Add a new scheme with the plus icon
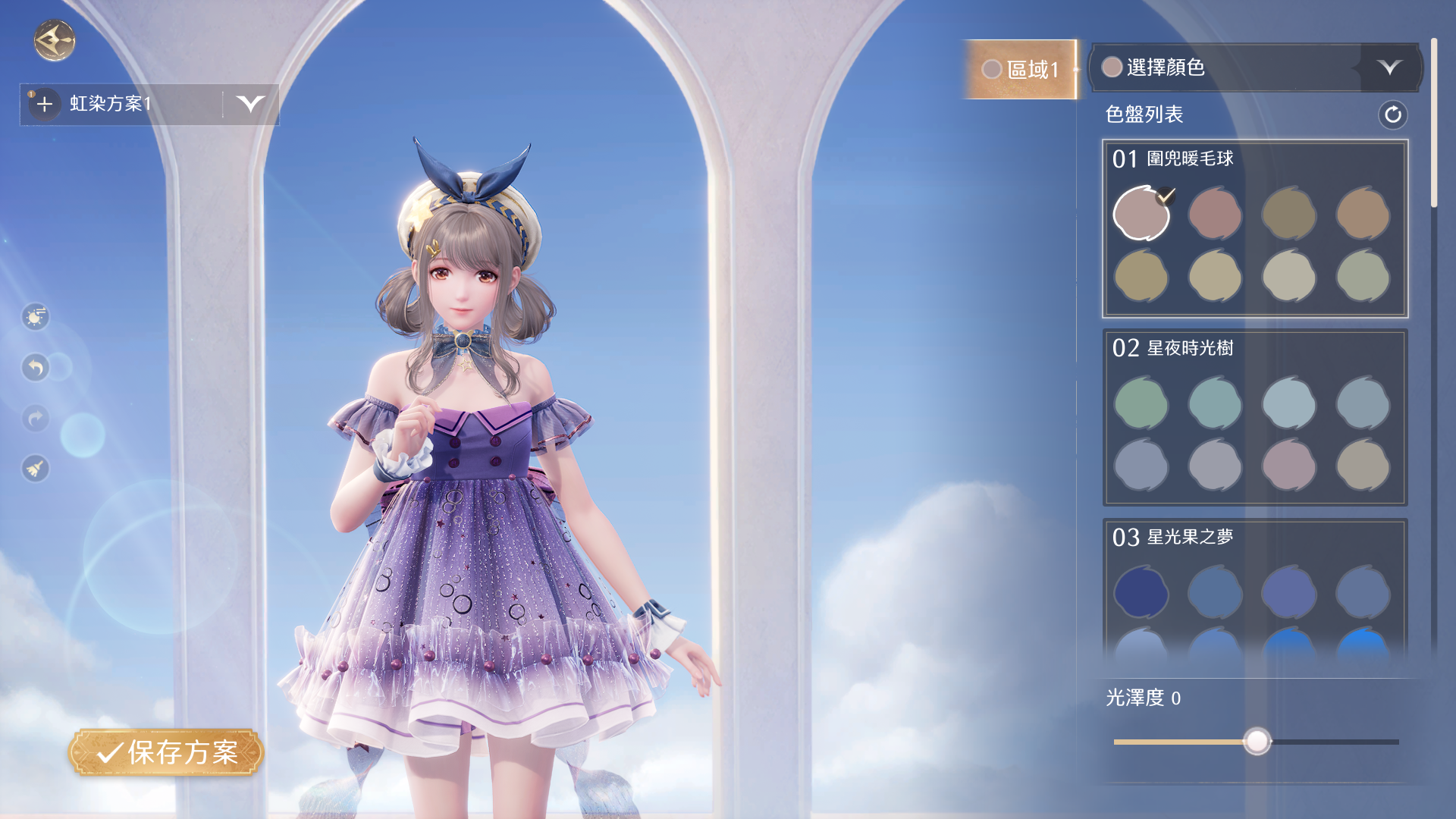1456x819 pixels. 45,104
